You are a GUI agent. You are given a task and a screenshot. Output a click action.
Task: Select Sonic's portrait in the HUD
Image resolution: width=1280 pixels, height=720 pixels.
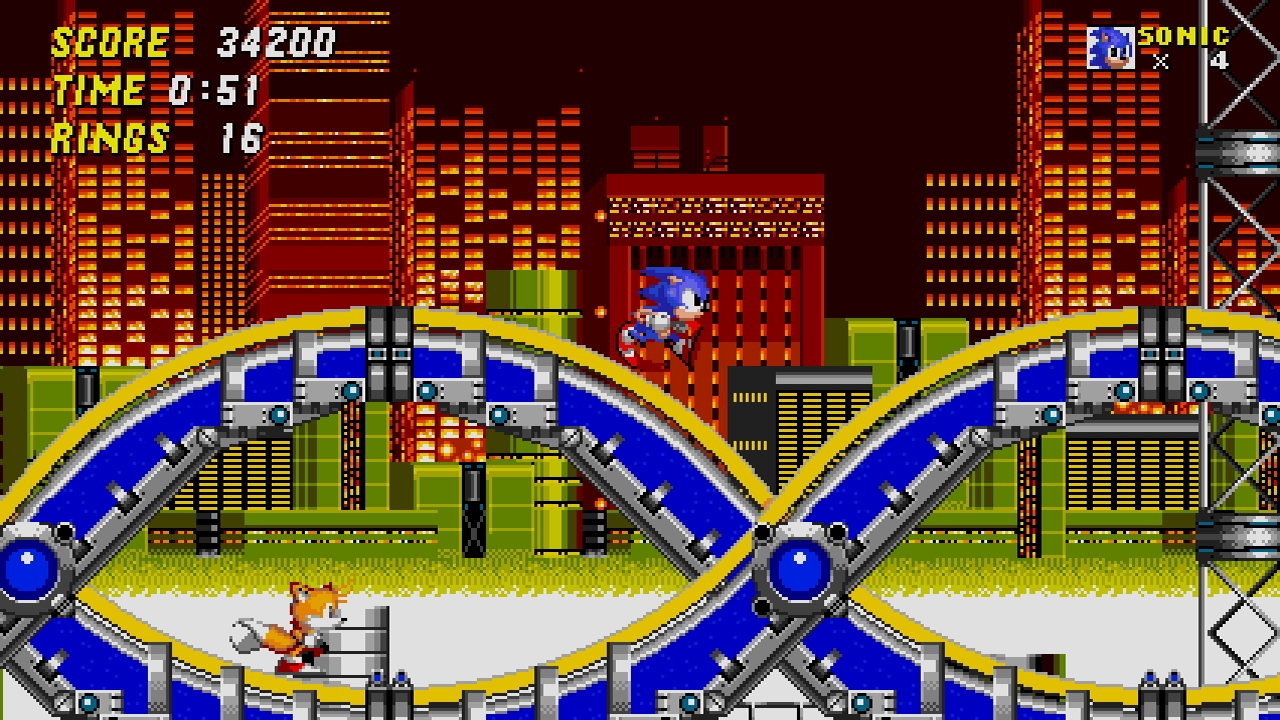[x=1109, y=45]
